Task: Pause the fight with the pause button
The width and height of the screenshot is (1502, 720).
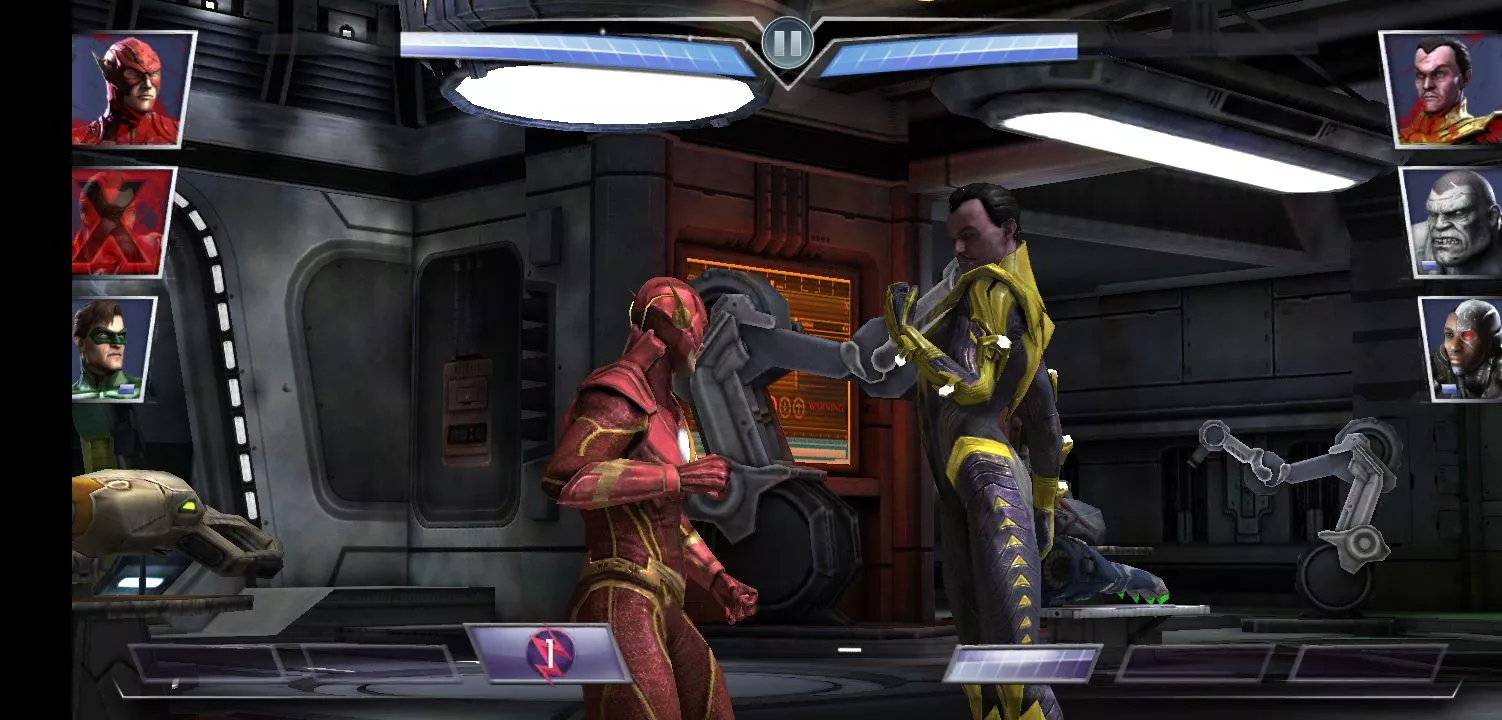Action: tap(787, 43)
